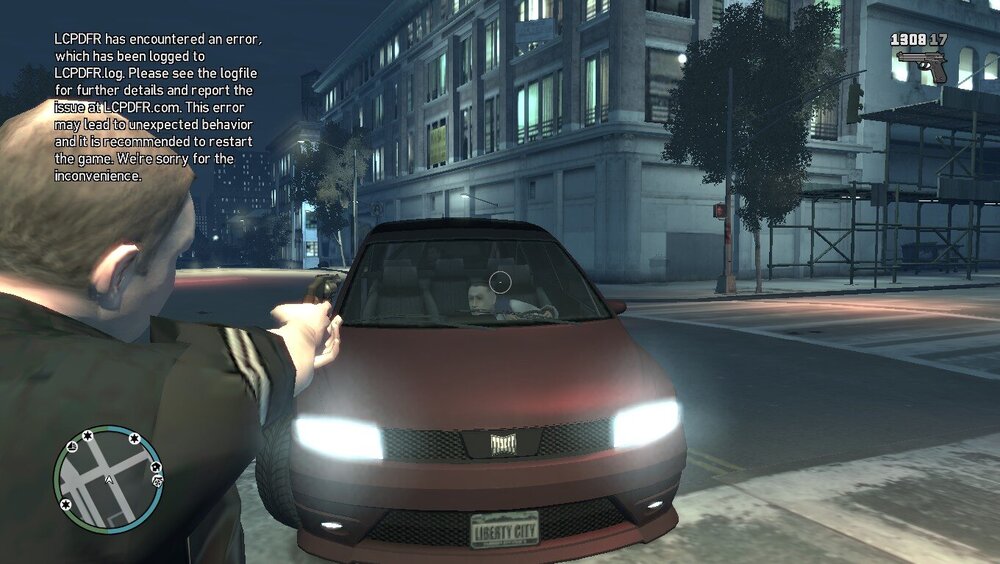Click the circular minimap radar
This screenshot has height=564, width=1000.
point(107,479)
